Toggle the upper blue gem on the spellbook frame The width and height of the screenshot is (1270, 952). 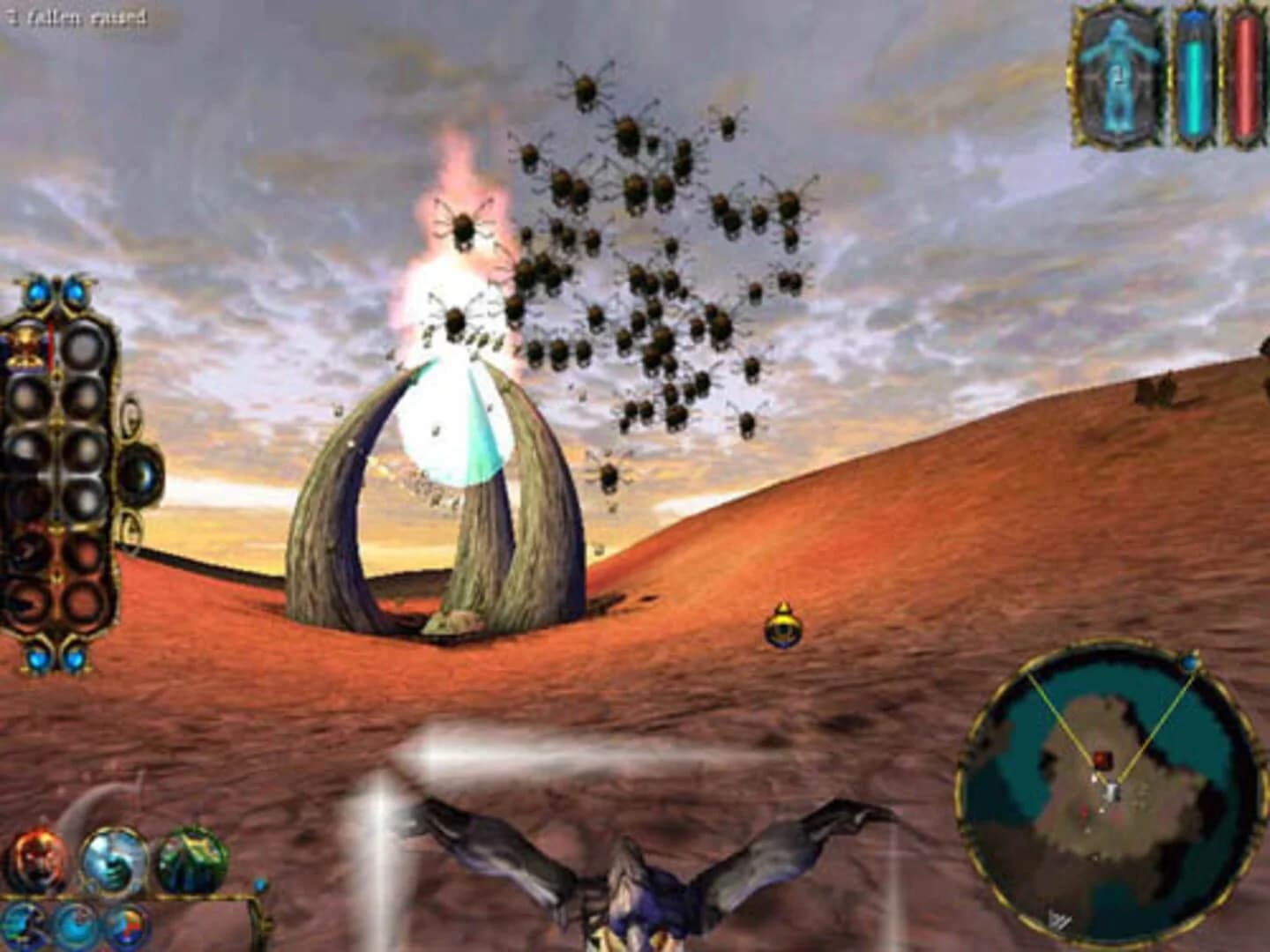click(x=37, y=292)
